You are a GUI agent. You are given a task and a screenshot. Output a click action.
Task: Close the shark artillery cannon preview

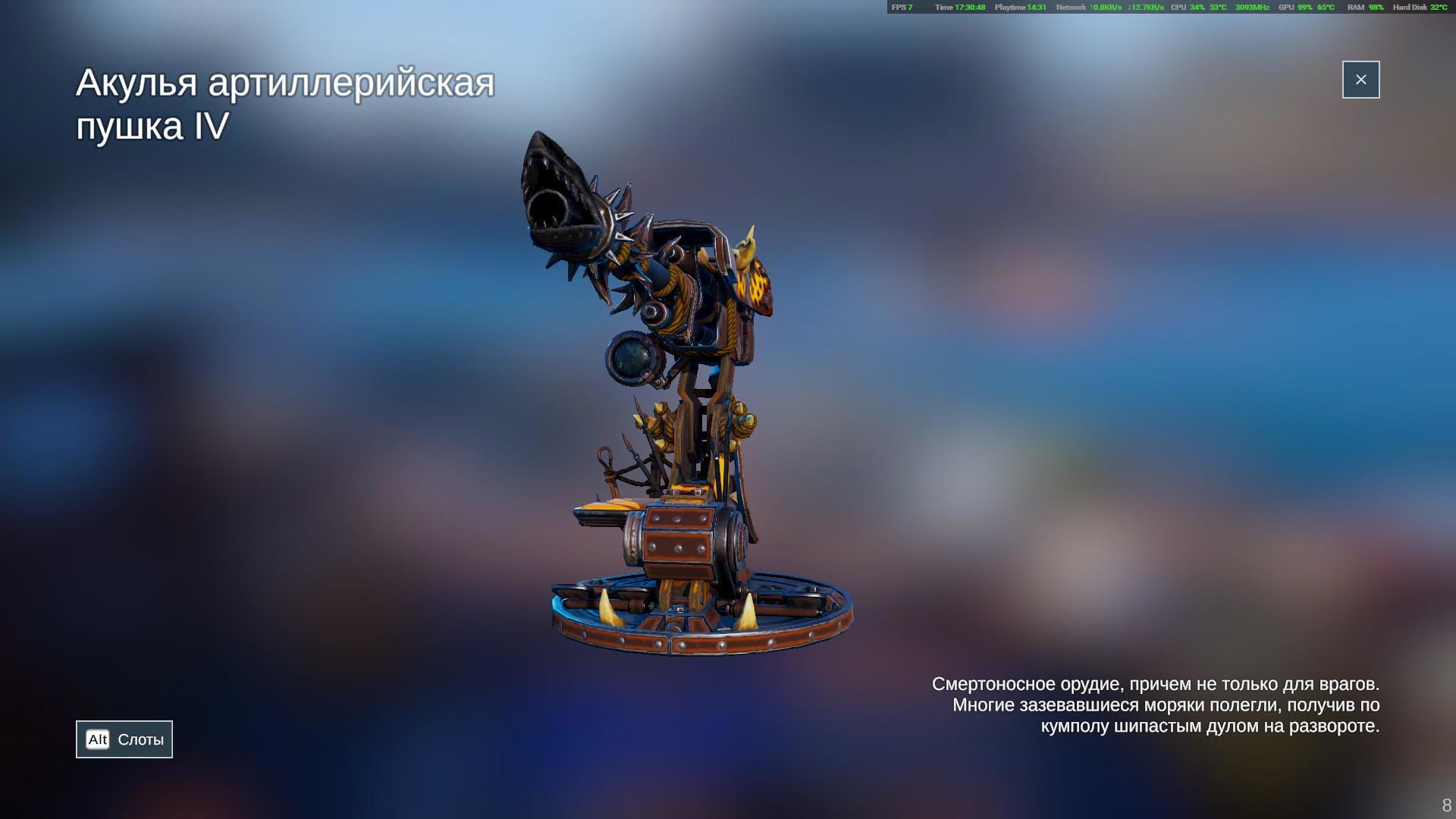coord(1360,80)
